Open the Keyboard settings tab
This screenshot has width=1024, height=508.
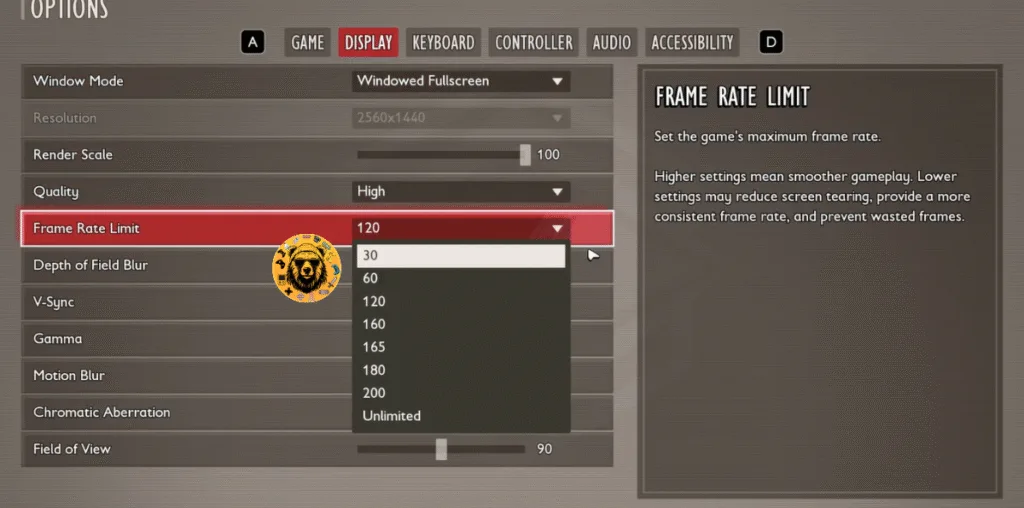(443, 42)
